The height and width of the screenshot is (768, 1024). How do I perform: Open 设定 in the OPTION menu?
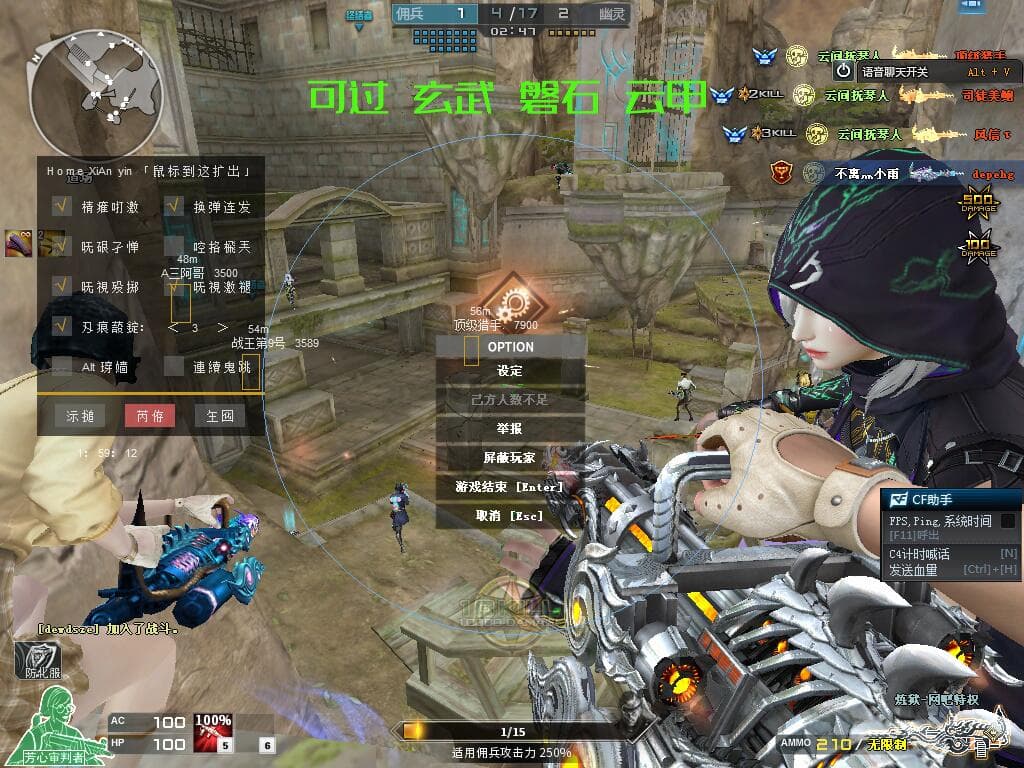510,371
